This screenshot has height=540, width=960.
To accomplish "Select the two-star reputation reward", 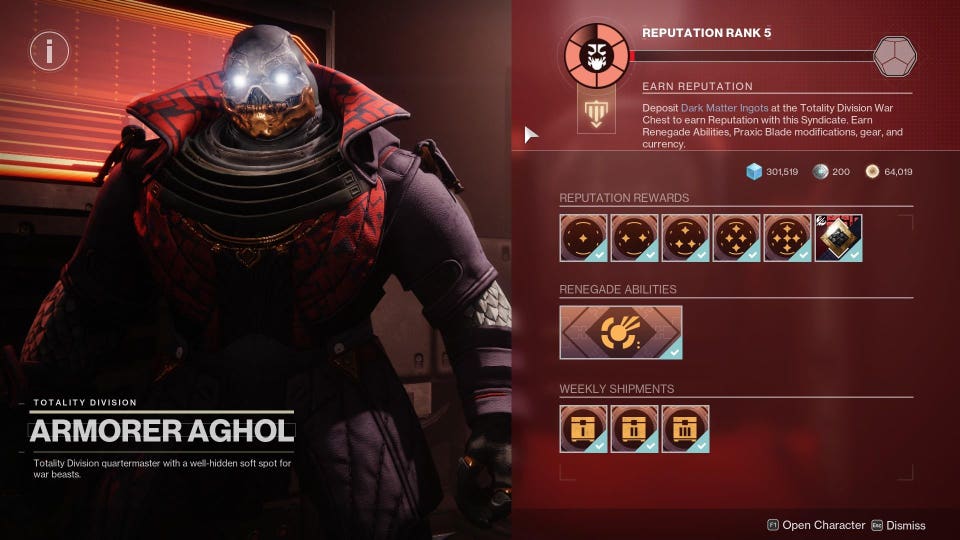I will coord(635,238).
